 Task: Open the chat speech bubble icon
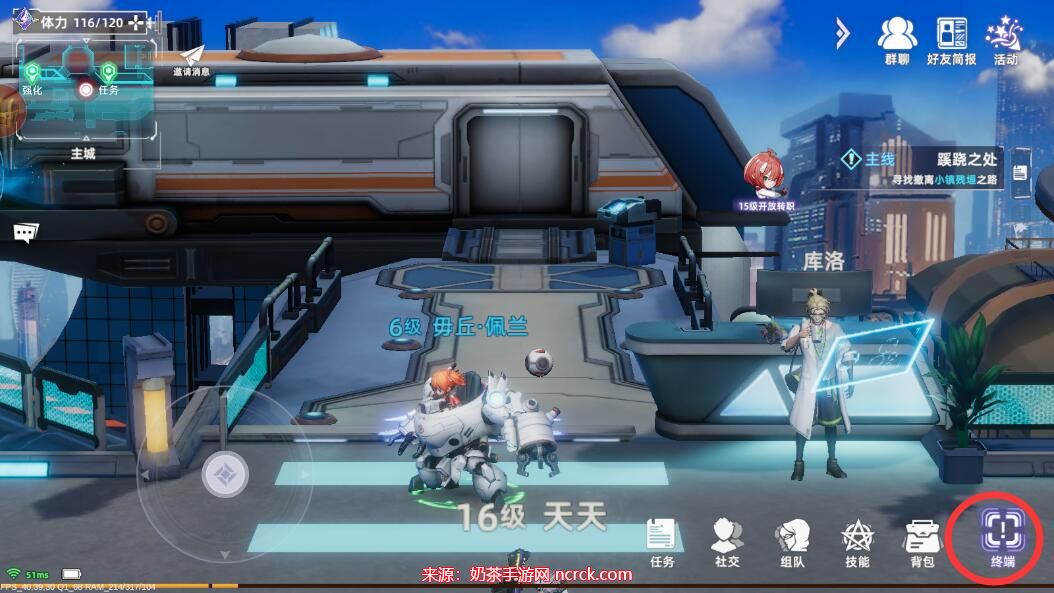(x=26, y=232)
